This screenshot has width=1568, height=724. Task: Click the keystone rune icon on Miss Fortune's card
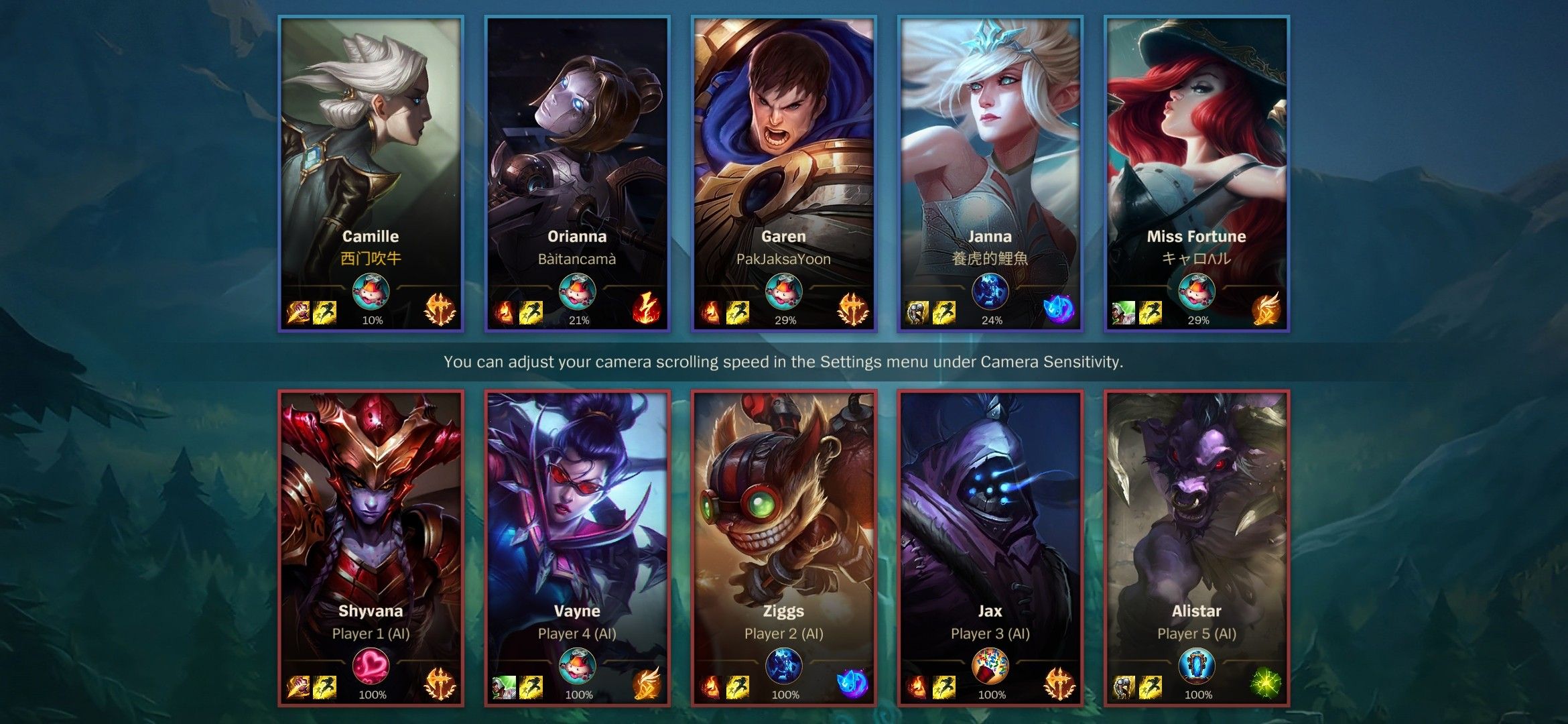1266,310
